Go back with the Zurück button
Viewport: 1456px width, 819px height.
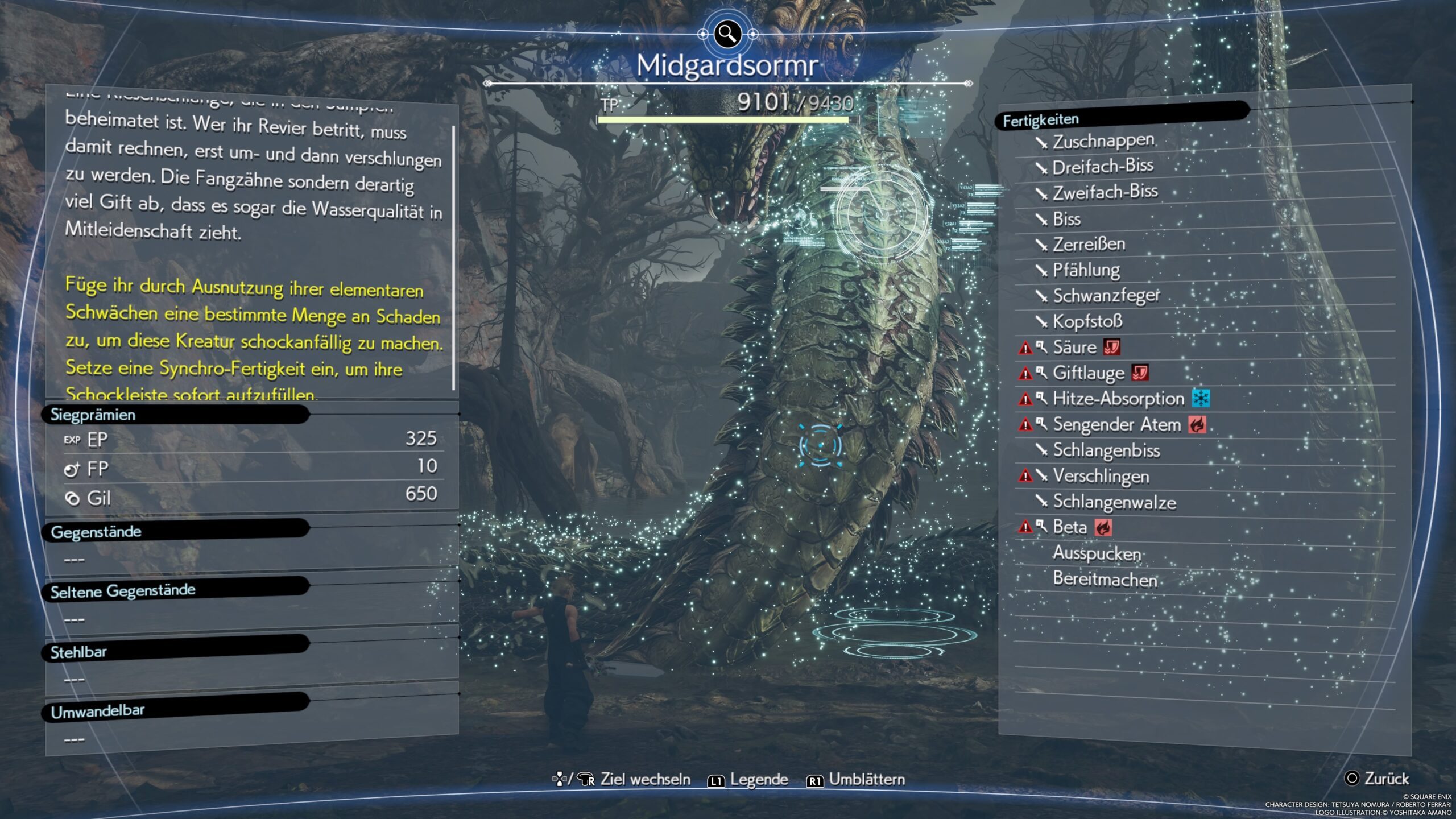[1376, 779]
